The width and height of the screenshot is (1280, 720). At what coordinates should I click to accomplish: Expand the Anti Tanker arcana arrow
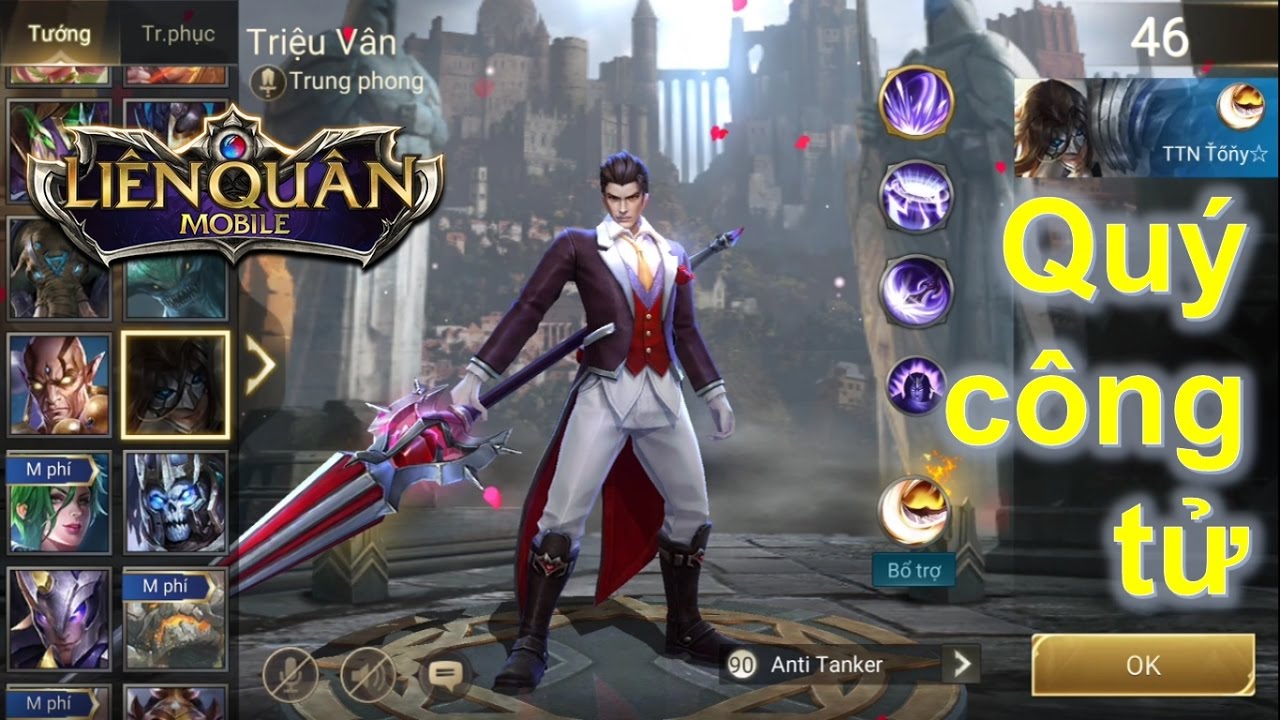click(x=962, y=664)
